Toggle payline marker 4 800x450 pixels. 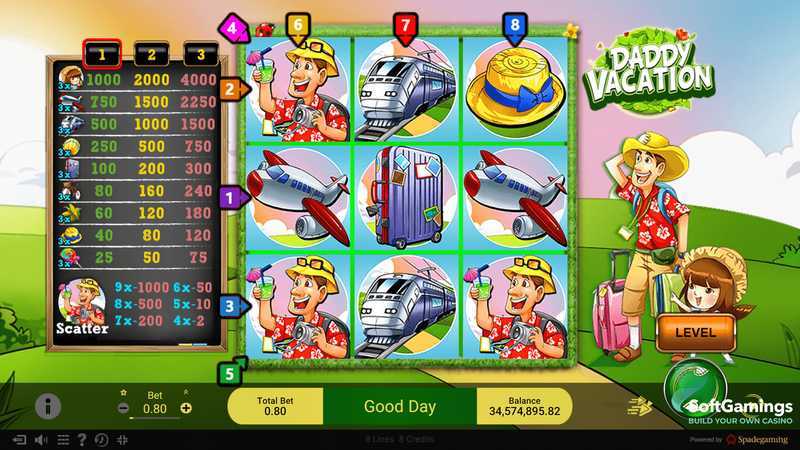(234, 27)
